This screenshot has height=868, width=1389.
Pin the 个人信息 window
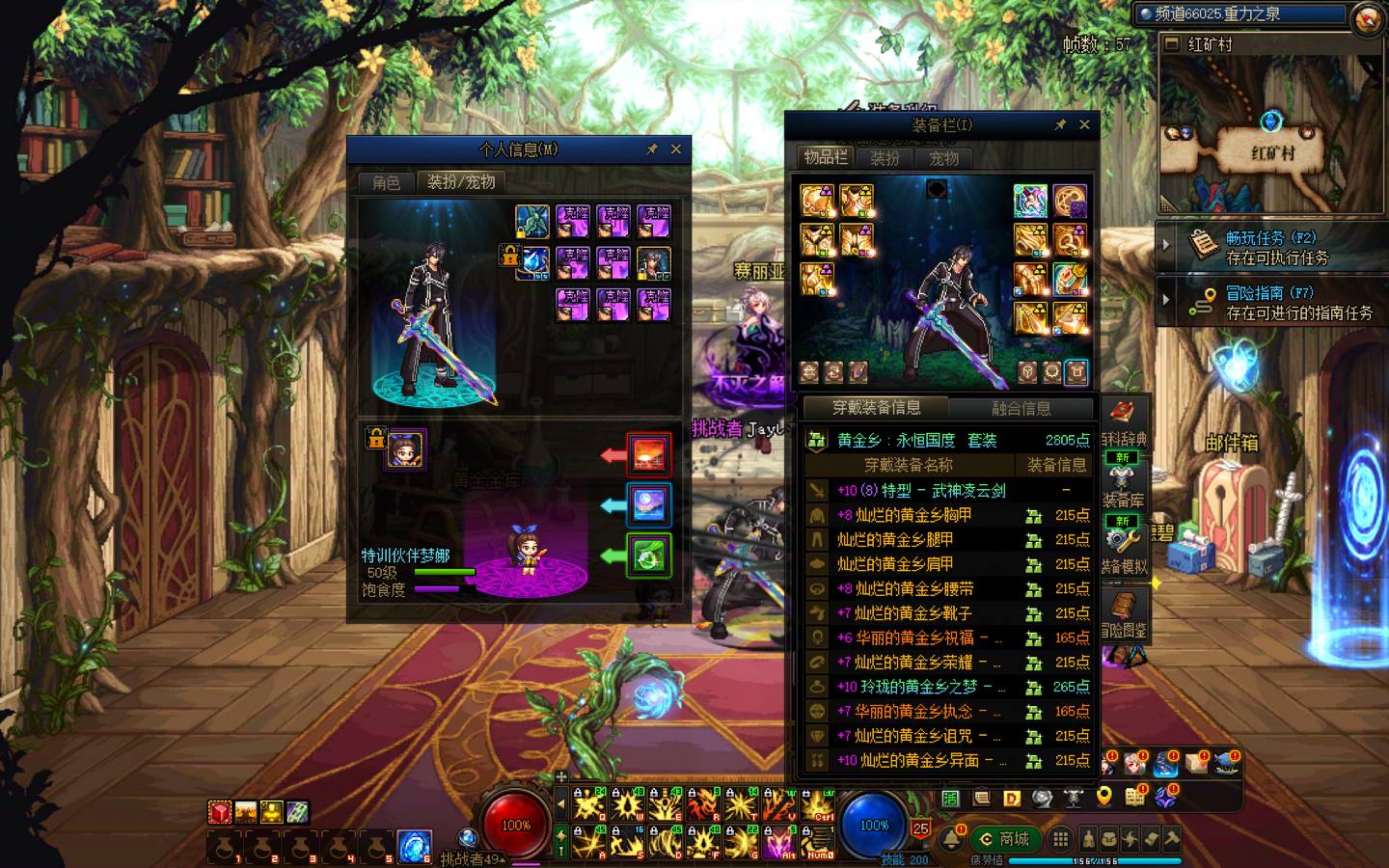[652, 149]
